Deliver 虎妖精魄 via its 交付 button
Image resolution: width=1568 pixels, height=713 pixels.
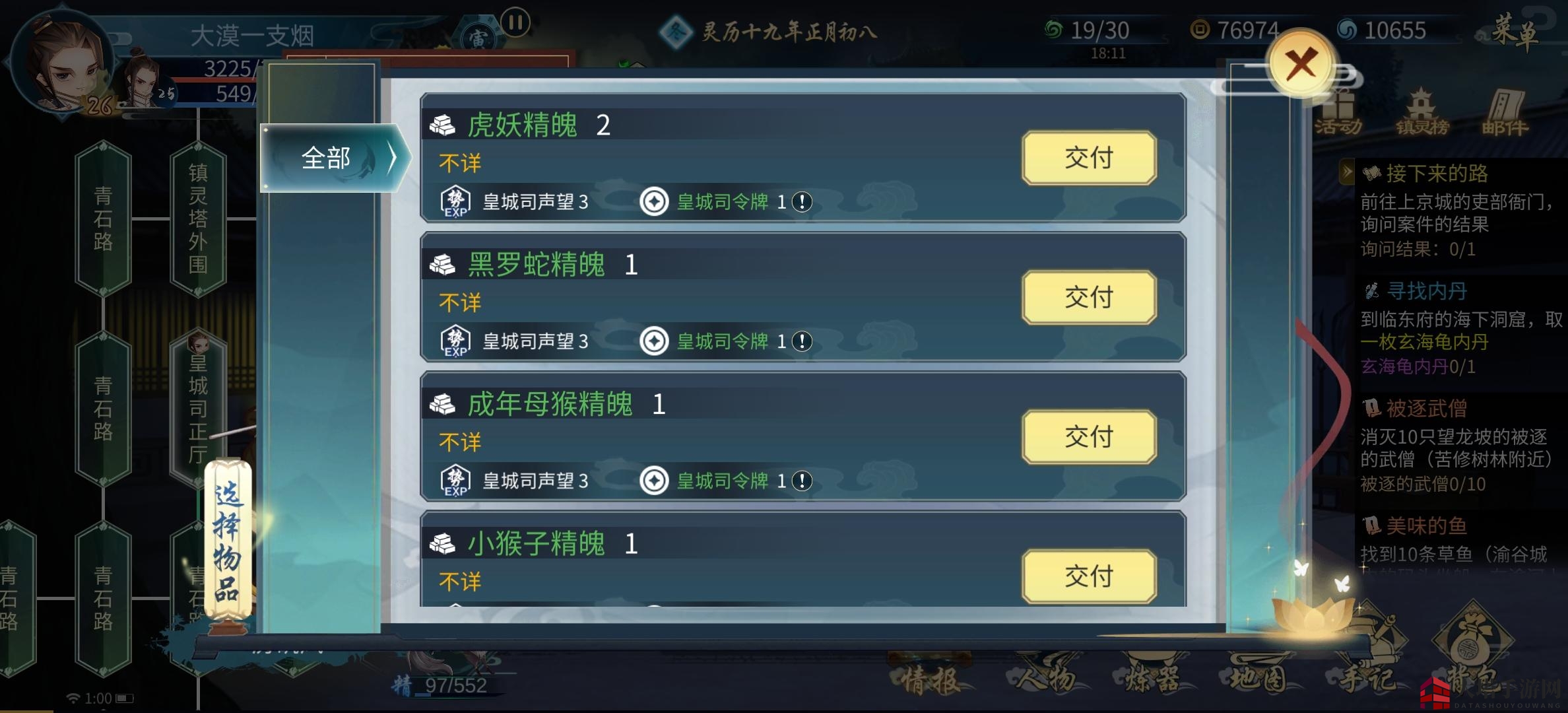click(1090, 158)
